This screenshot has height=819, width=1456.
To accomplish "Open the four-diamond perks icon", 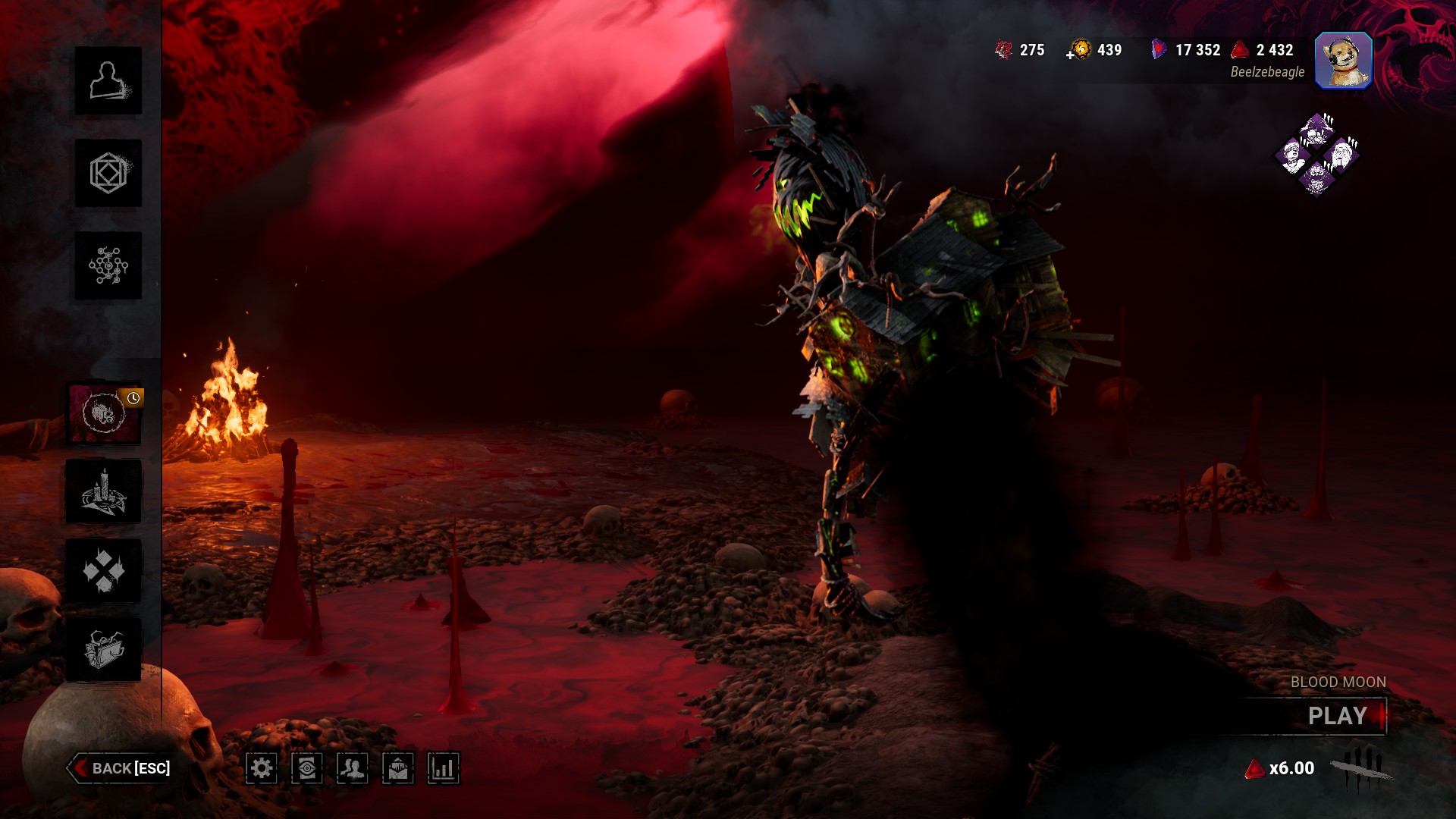I will (104, 571).
